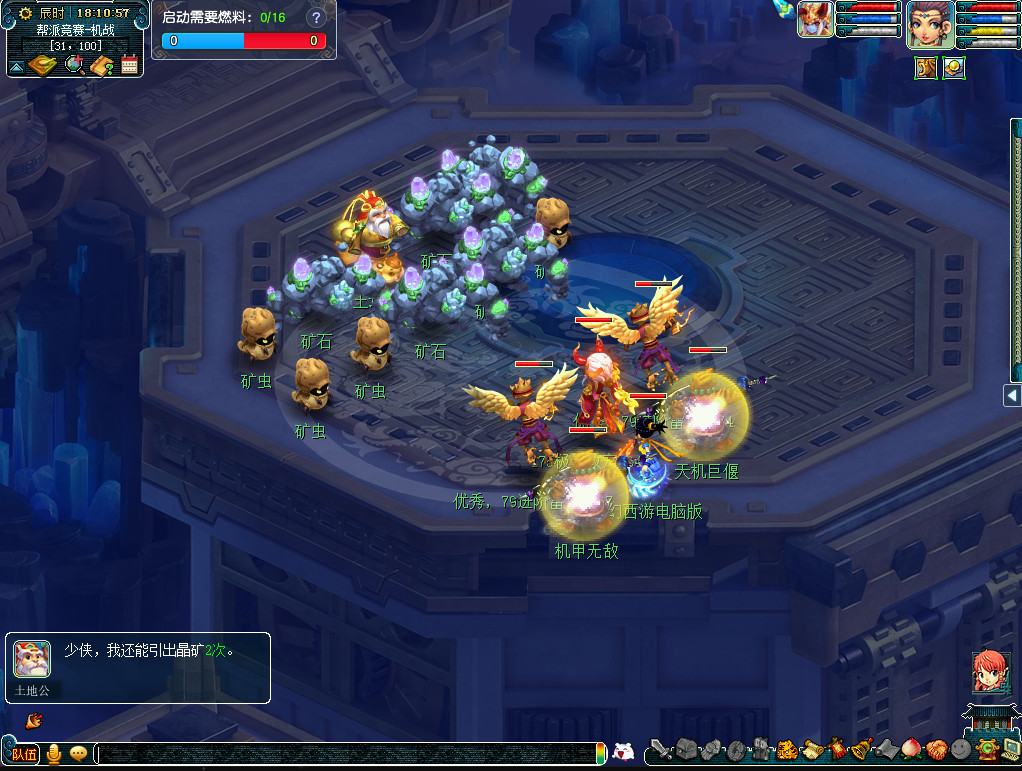Image resolution: width=1022 pixels, height=771 pixels.
Task: Open the globe map search icon
Action: [x=74, y=65]
